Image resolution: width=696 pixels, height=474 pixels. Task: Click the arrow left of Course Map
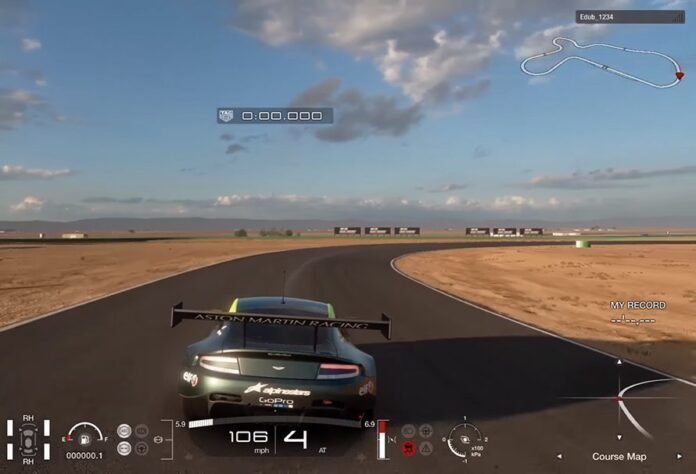click(x=558, y=457)
